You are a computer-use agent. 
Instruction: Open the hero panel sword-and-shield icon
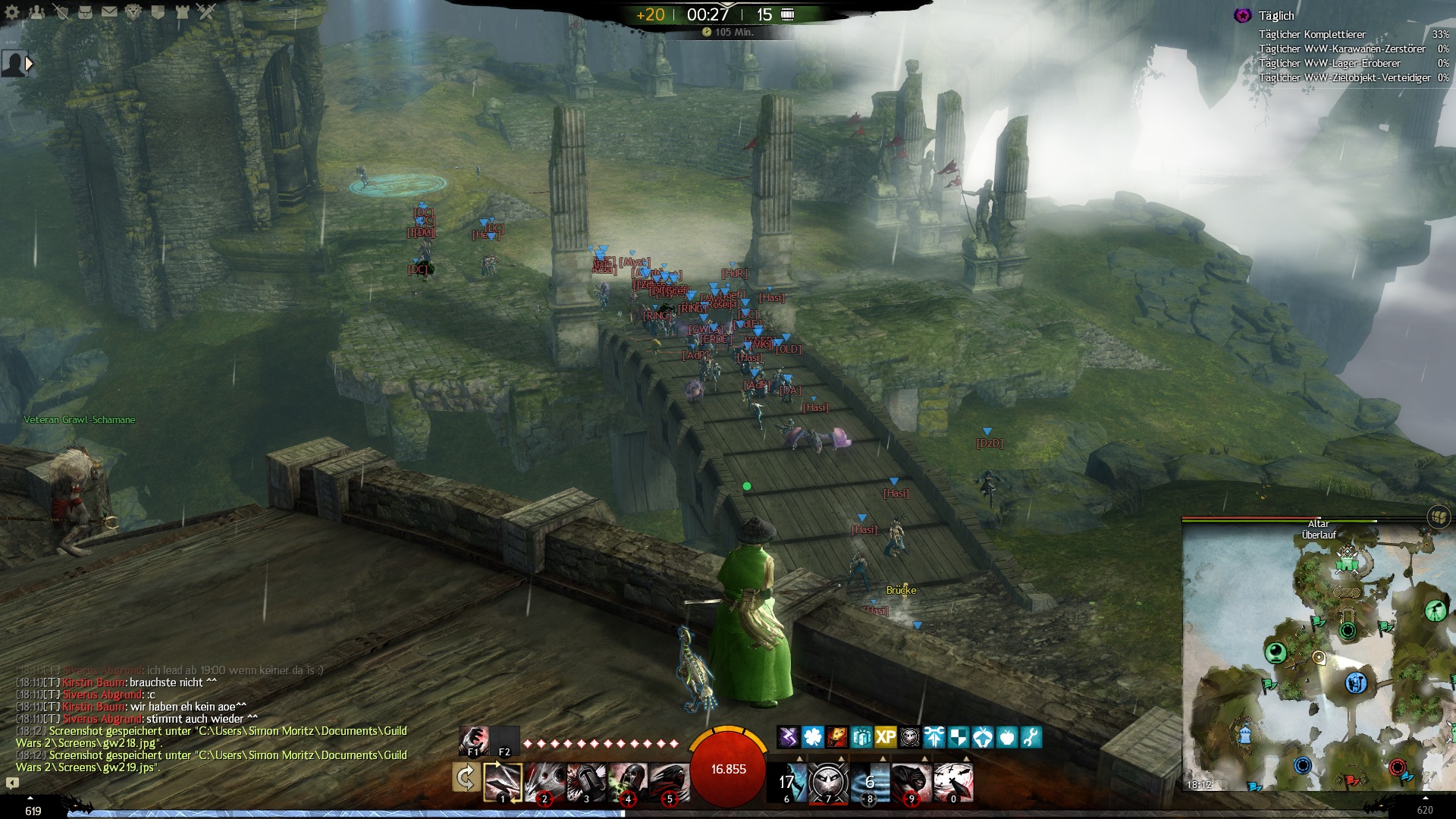[61, 12]
